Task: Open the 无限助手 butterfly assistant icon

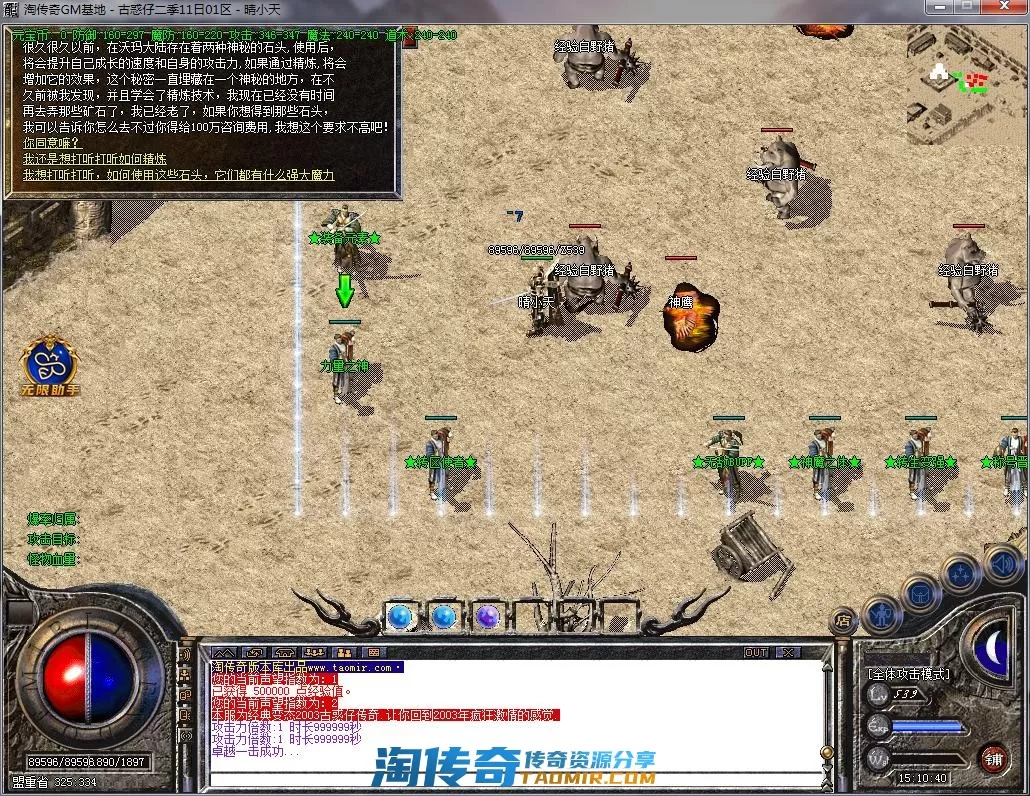Action: (52, 363)
